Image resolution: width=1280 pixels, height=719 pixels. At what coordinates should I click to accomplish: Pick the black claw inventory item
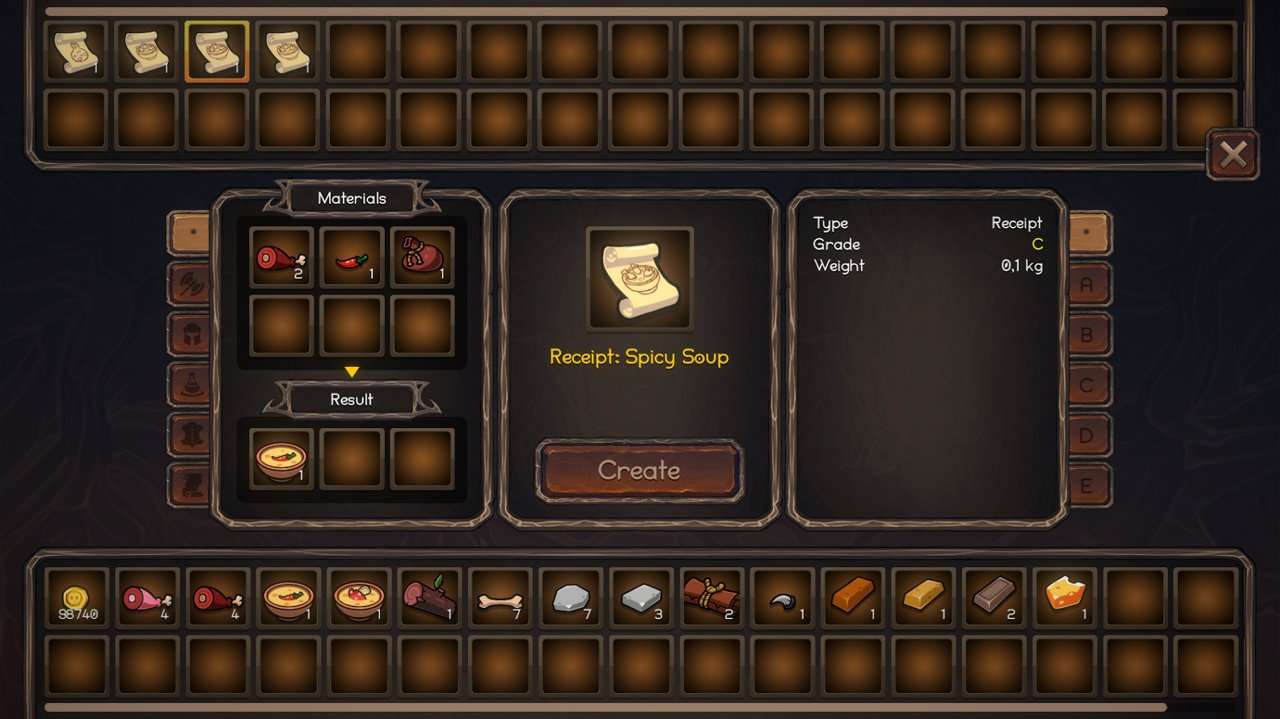(782, 599)
